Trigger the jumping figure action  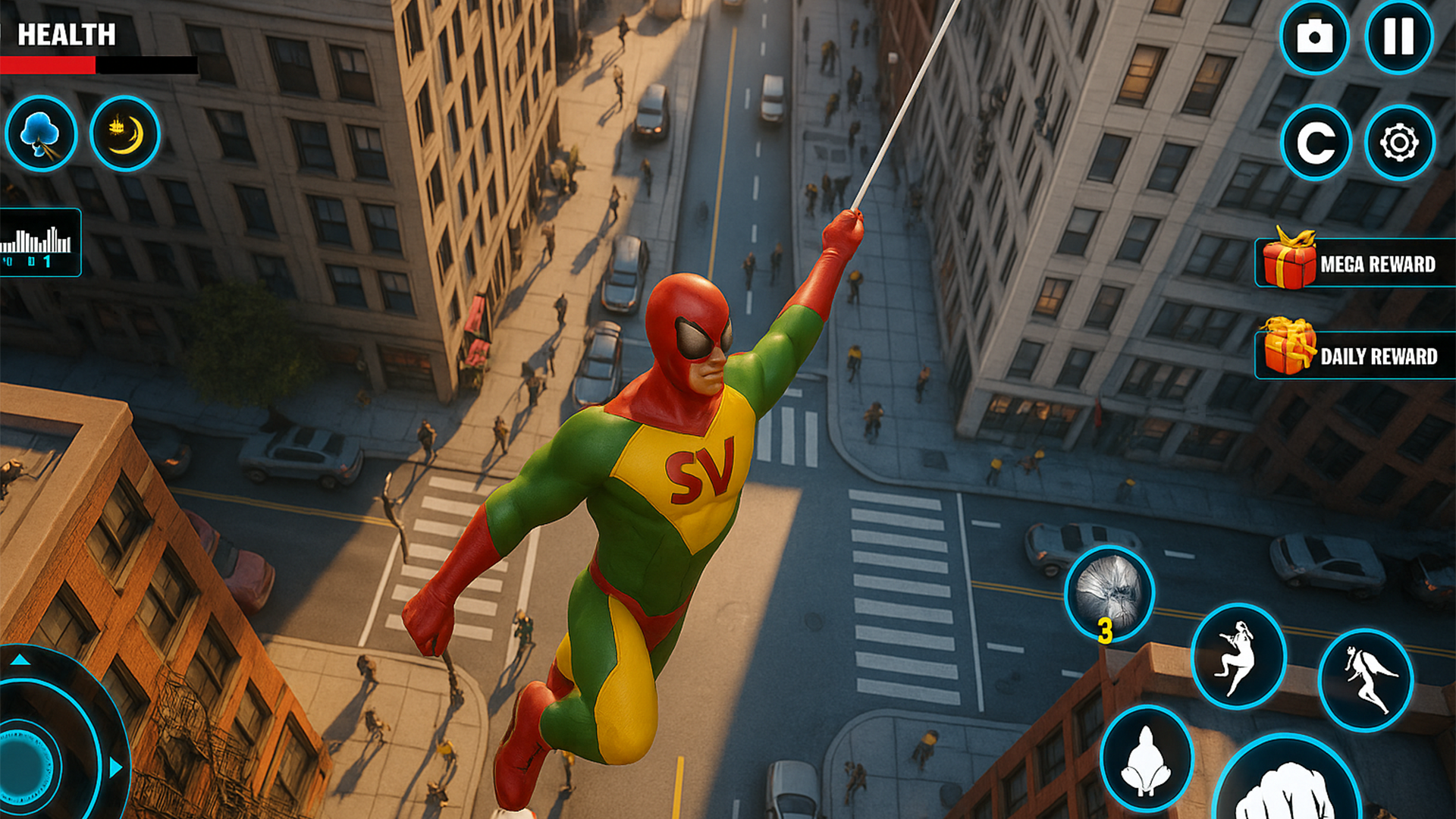pos(1238,656)
